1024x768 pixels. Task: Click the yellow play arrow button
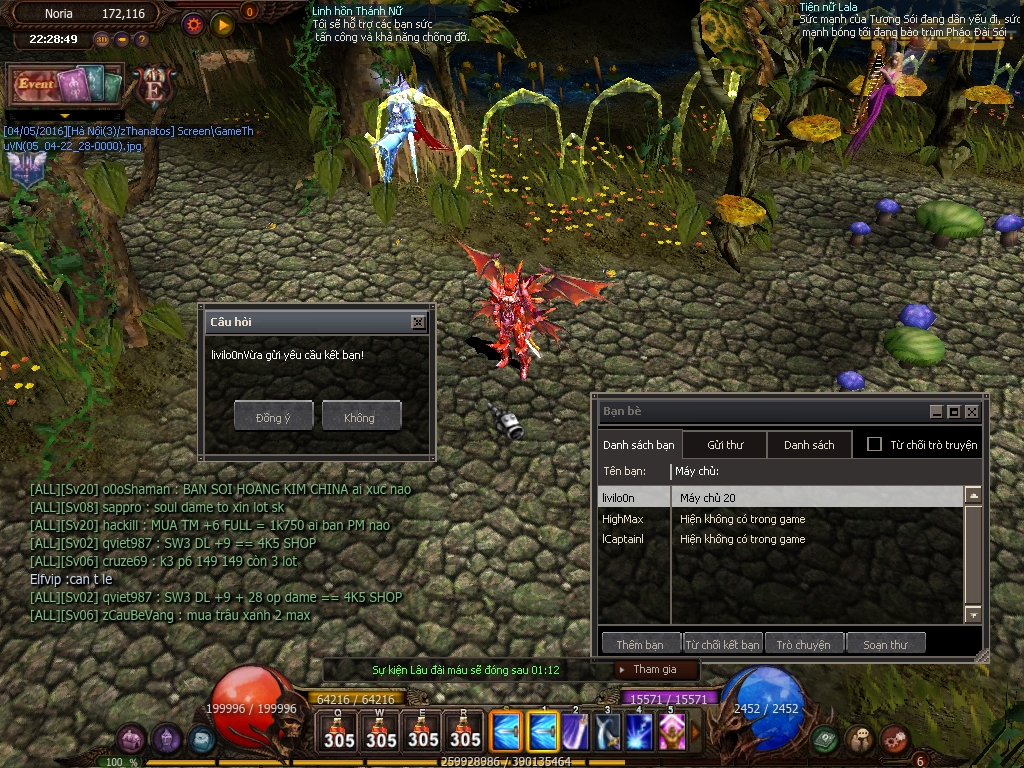222,23
